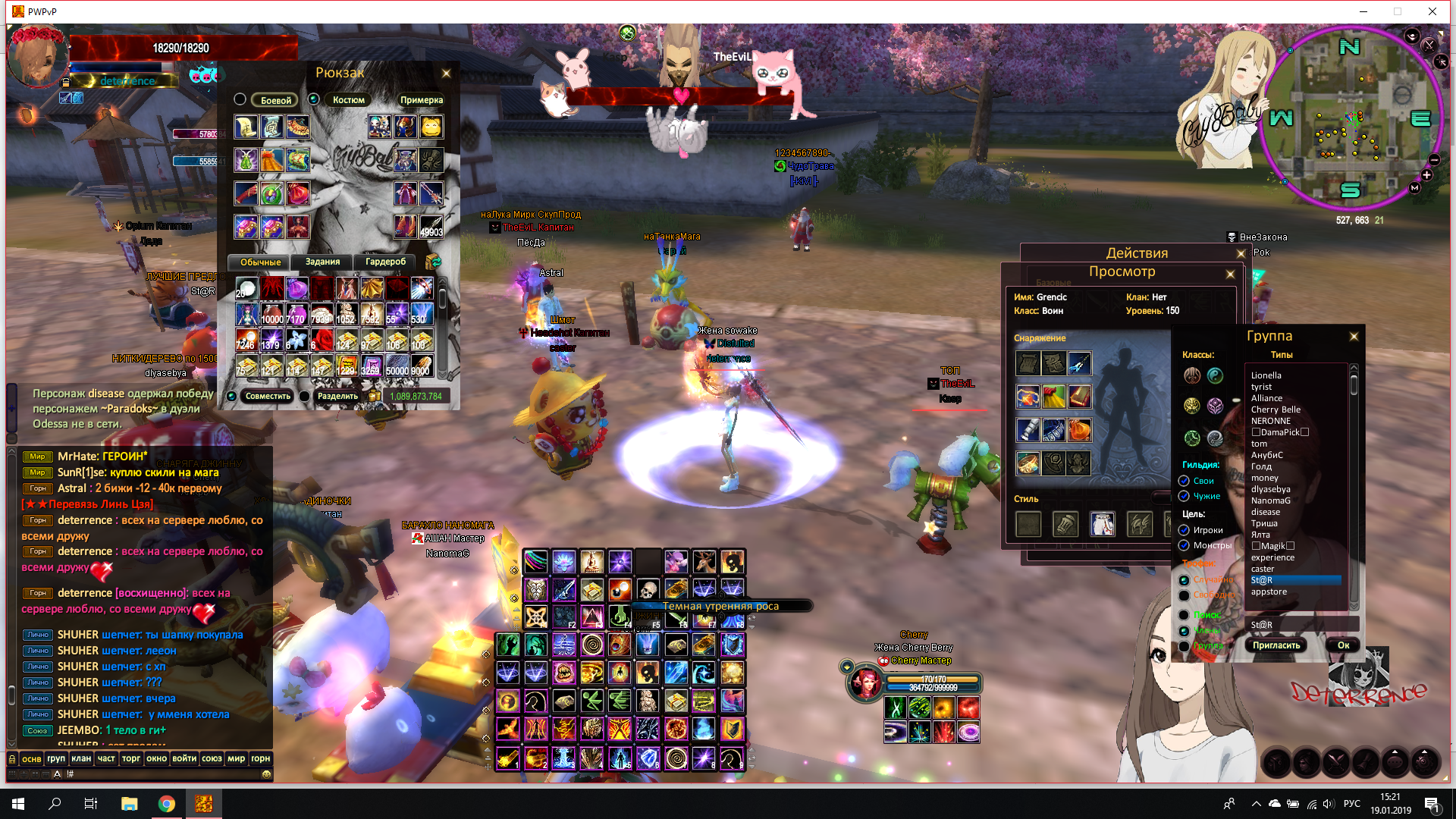Image resolution: width=1456 pixels, height=819 pixels.
Task: Toggle the Свои guild filter
Action: coord(1184,481)
